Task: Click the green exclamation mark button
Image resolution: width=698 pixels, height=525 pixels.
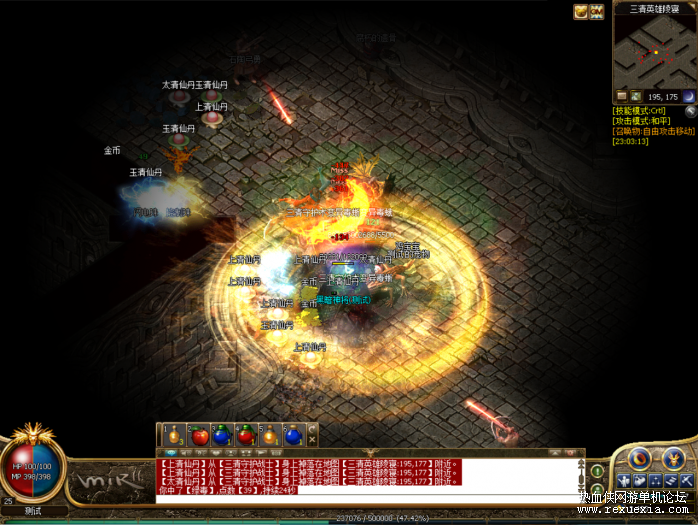Action: (597, 470)
